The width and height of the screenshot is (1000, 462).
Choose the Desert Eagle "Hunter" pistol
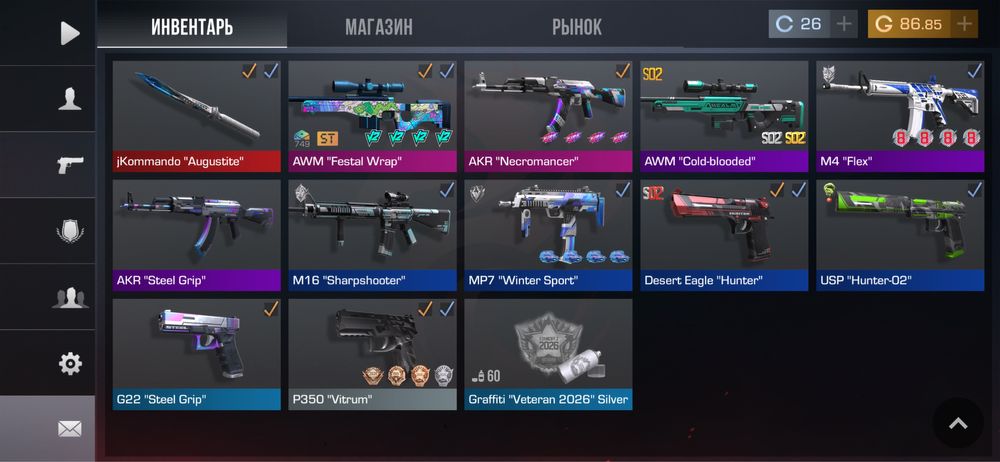point(724,235)
